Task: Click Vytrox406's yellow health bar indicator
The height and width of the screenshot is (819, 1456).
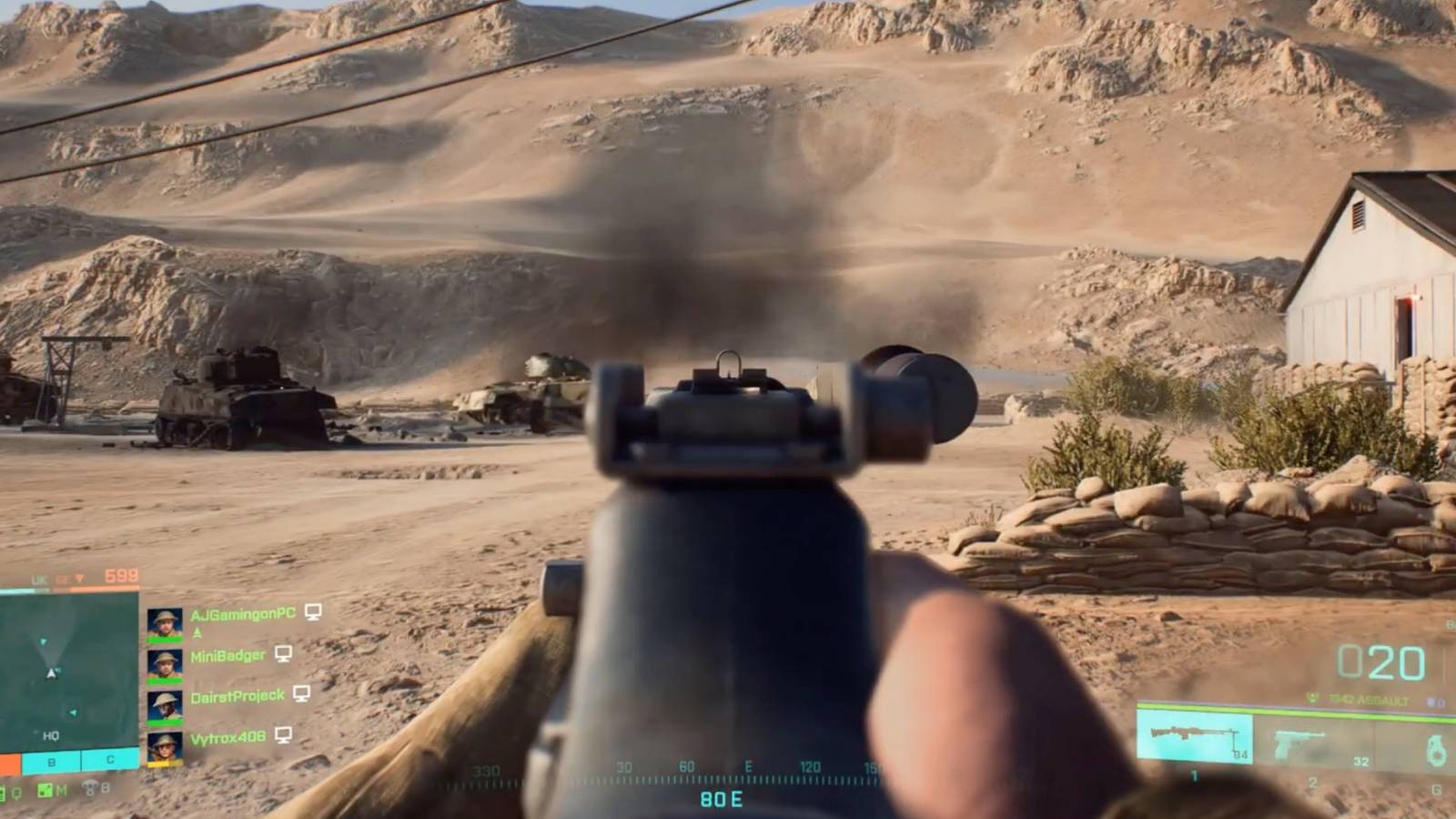Action: tap(164, 763)
